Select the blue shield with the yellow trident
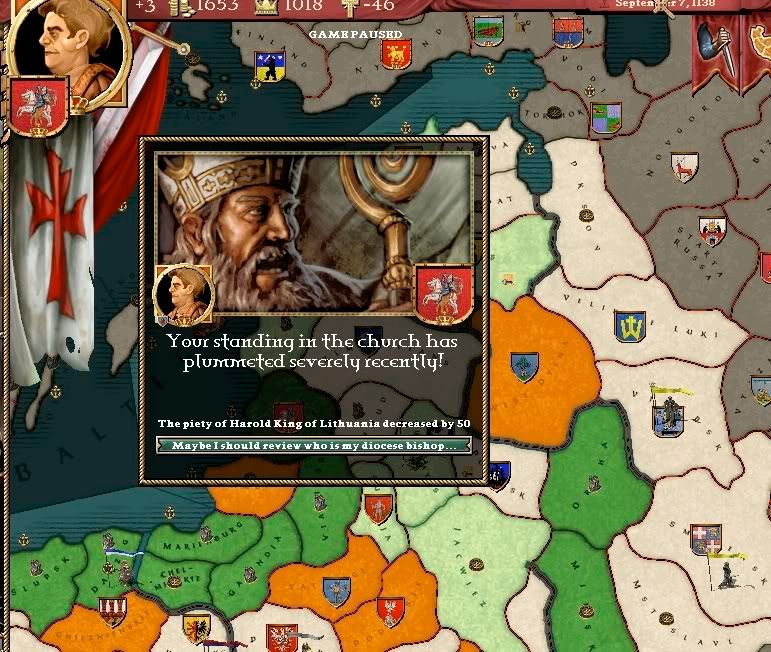The height and width of the screenshot is (652, 771). coord(630,326)
